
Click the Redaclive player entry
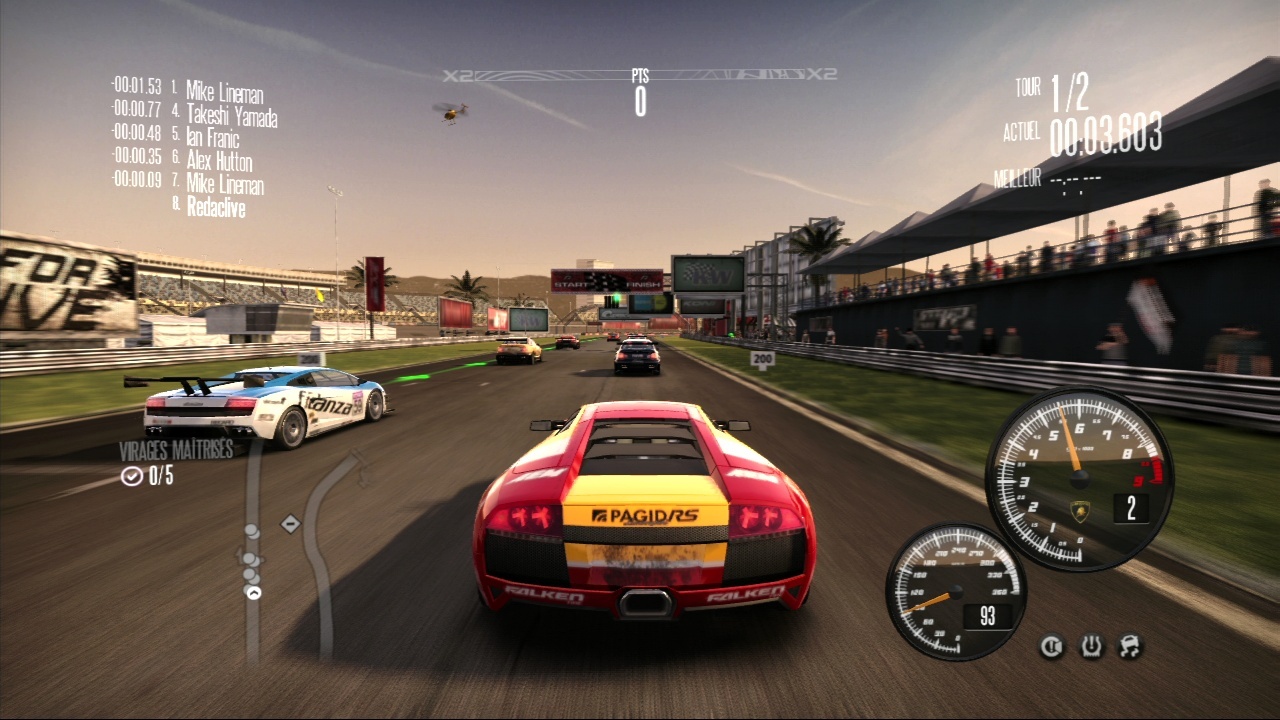point(215,208)
